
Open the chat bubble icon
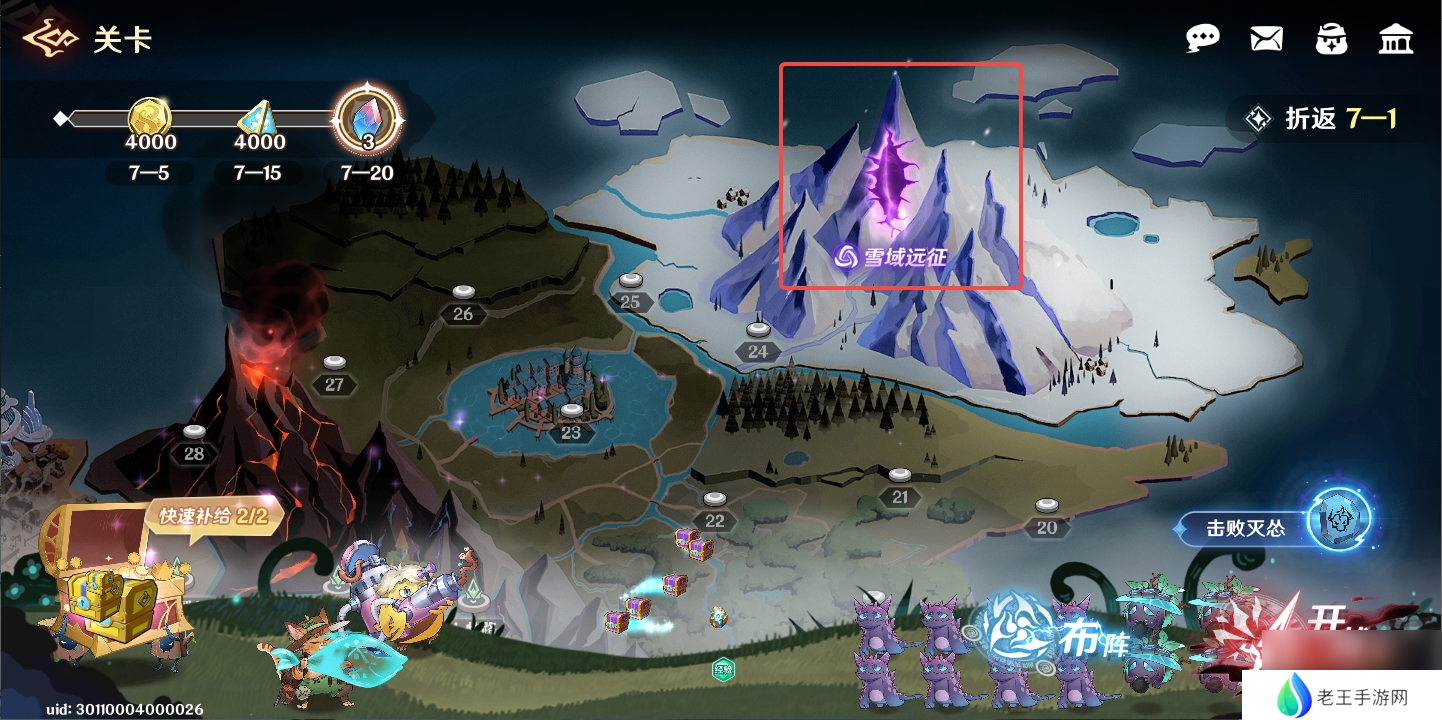click(1202, 39)
